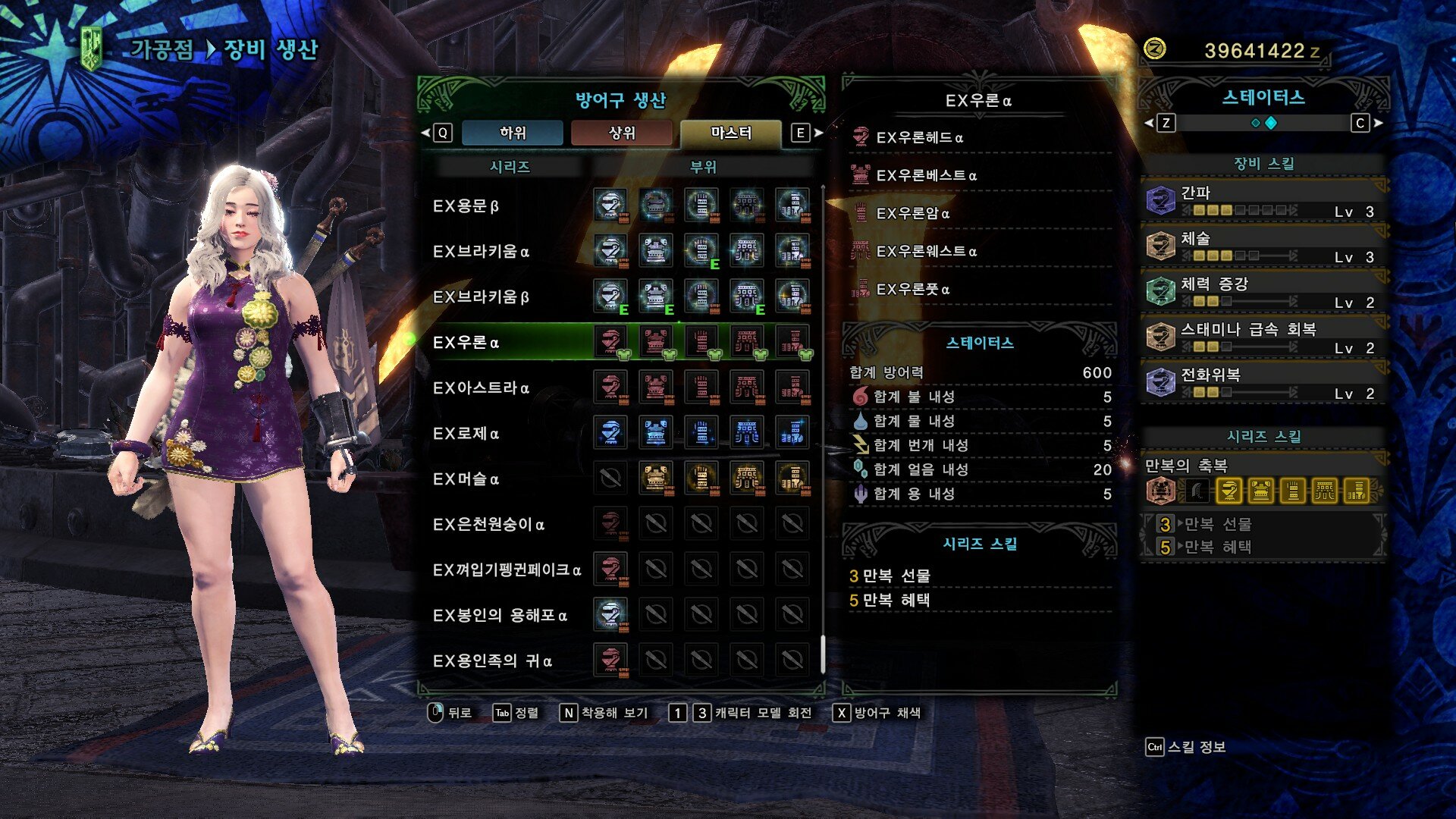Choose the EX용인족의 귀α series row
Viewport: 1456px width, 819px height.
(x=492, y=661)
